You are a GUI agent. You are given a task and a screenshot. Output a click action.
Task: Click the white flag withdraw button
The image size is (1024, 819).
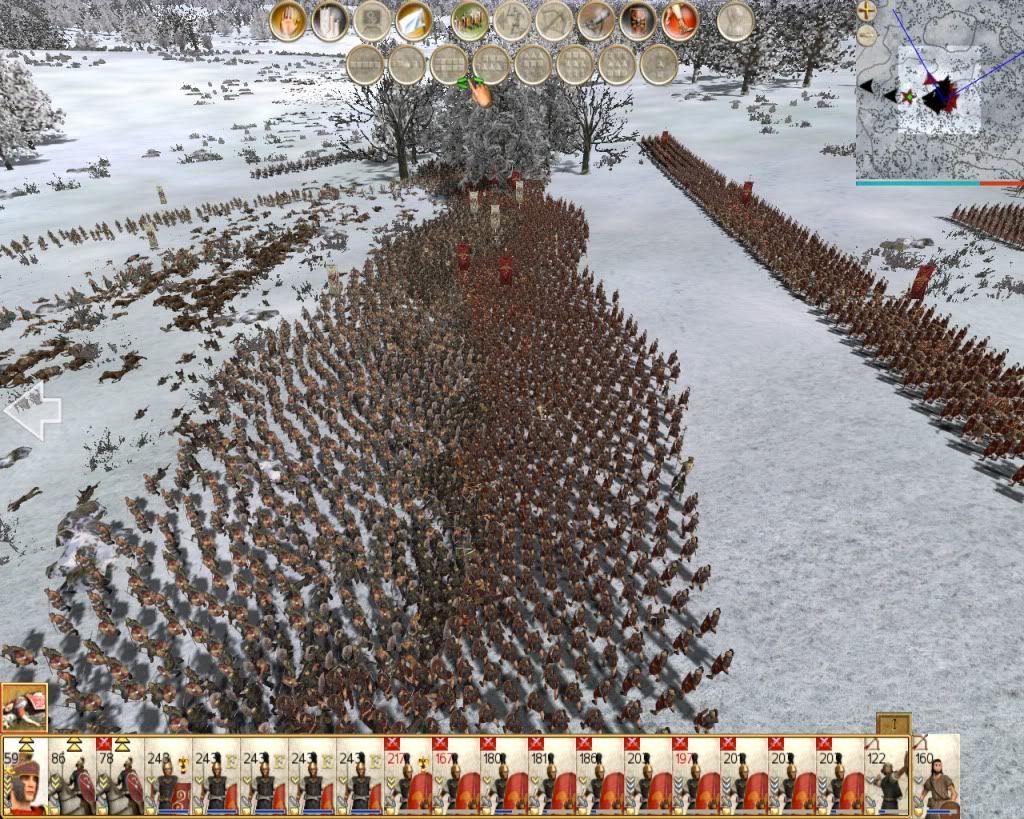click(x=413, y=21)
